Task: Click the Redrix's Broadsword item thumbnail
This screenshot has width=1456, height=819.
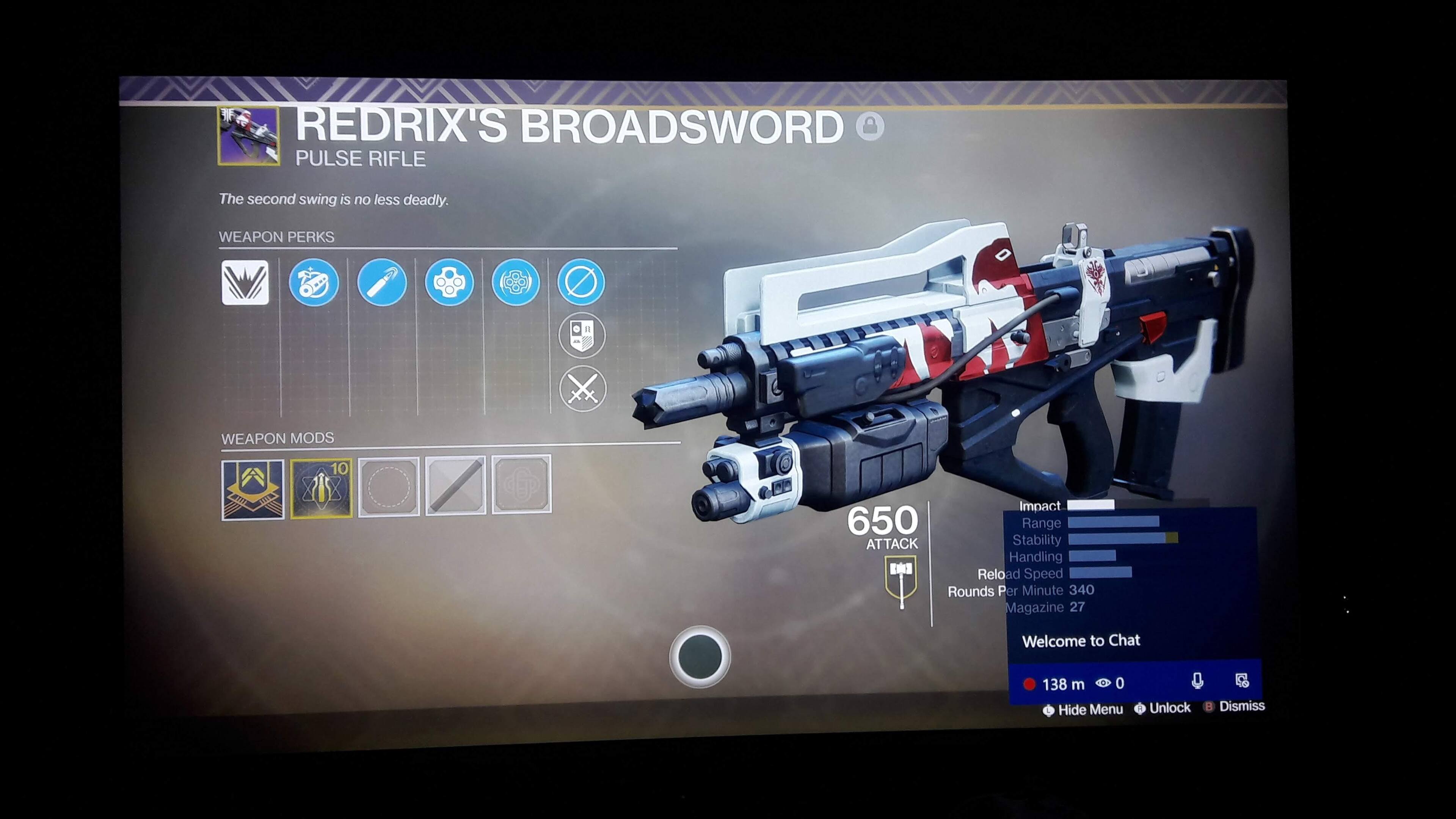Action: click(x=249, y=136)
